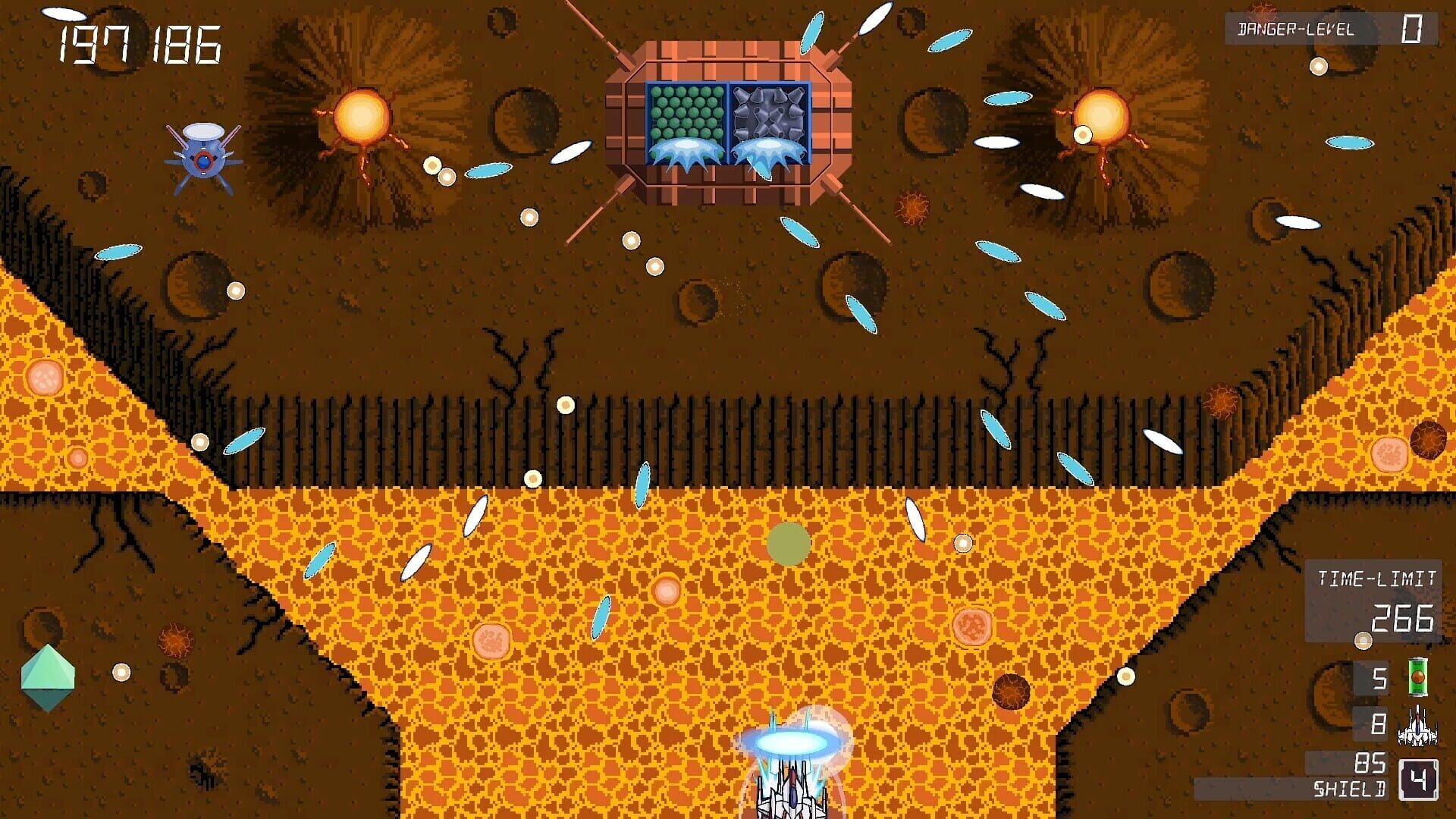Click the green diamond gem pickup
The width and height of the screenshot is (1456, 819).
coord(49,678)
